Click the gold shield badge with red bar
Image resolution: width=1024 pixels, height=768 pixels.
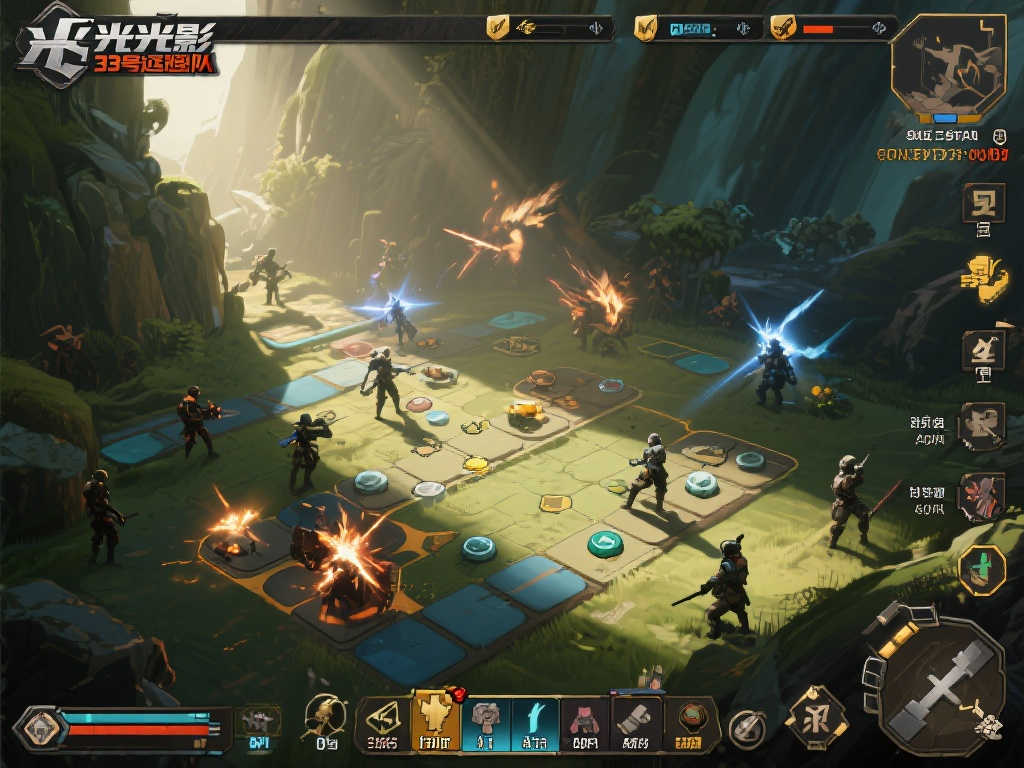784,28
